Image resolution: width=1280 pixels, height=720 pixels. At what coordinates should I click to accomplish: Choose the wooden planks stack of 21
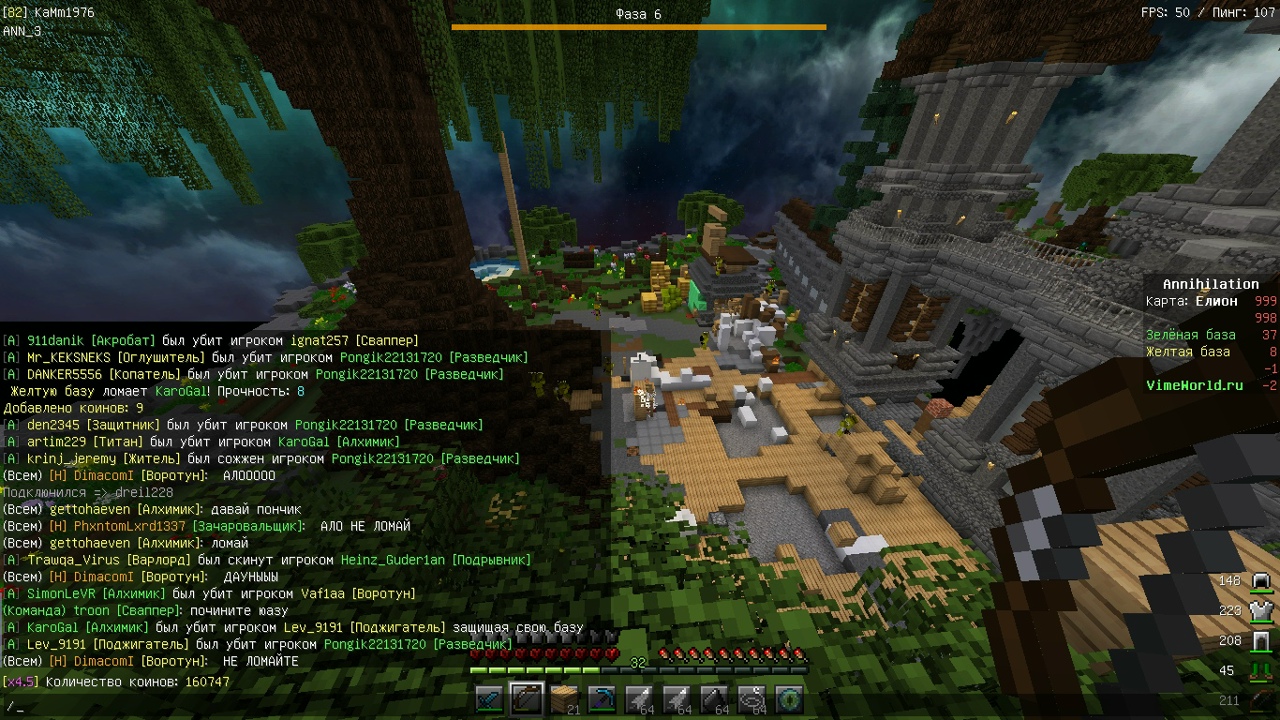(x=564, y=699)
